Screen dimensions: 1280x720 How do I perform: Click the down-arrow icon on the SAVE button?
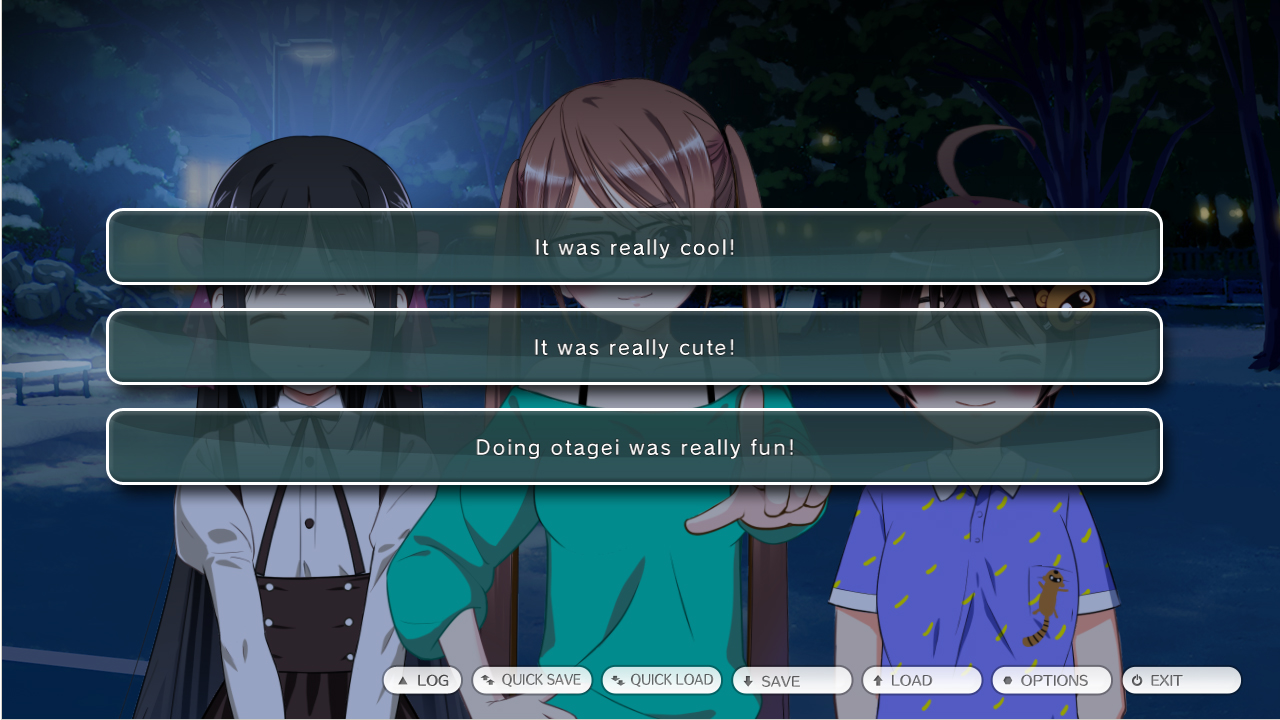(x=746, y=680)
